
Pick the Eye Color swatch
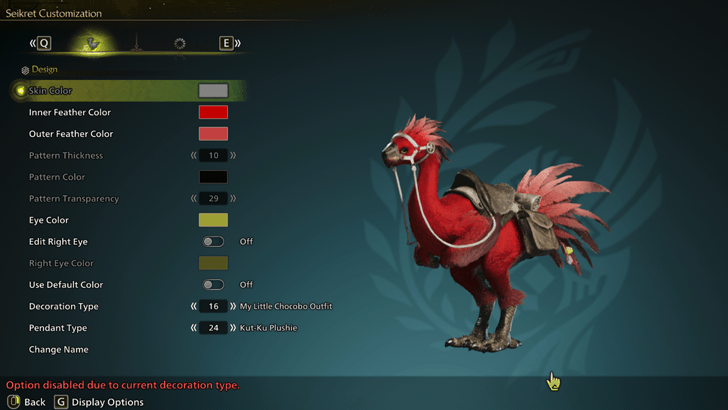pos(213,220)
